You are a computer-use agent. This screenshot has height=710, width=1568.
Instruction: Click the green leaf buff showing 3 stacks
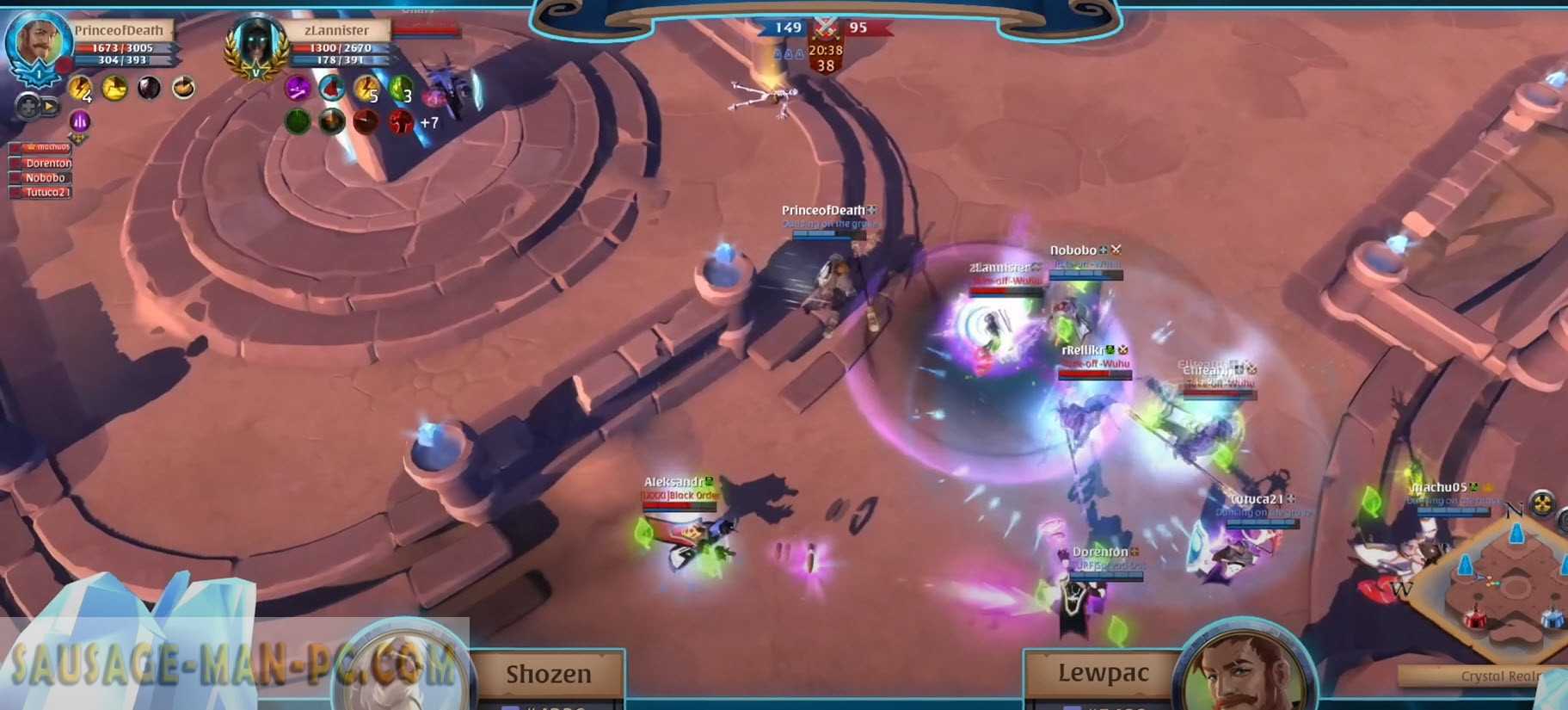(401, 88)
